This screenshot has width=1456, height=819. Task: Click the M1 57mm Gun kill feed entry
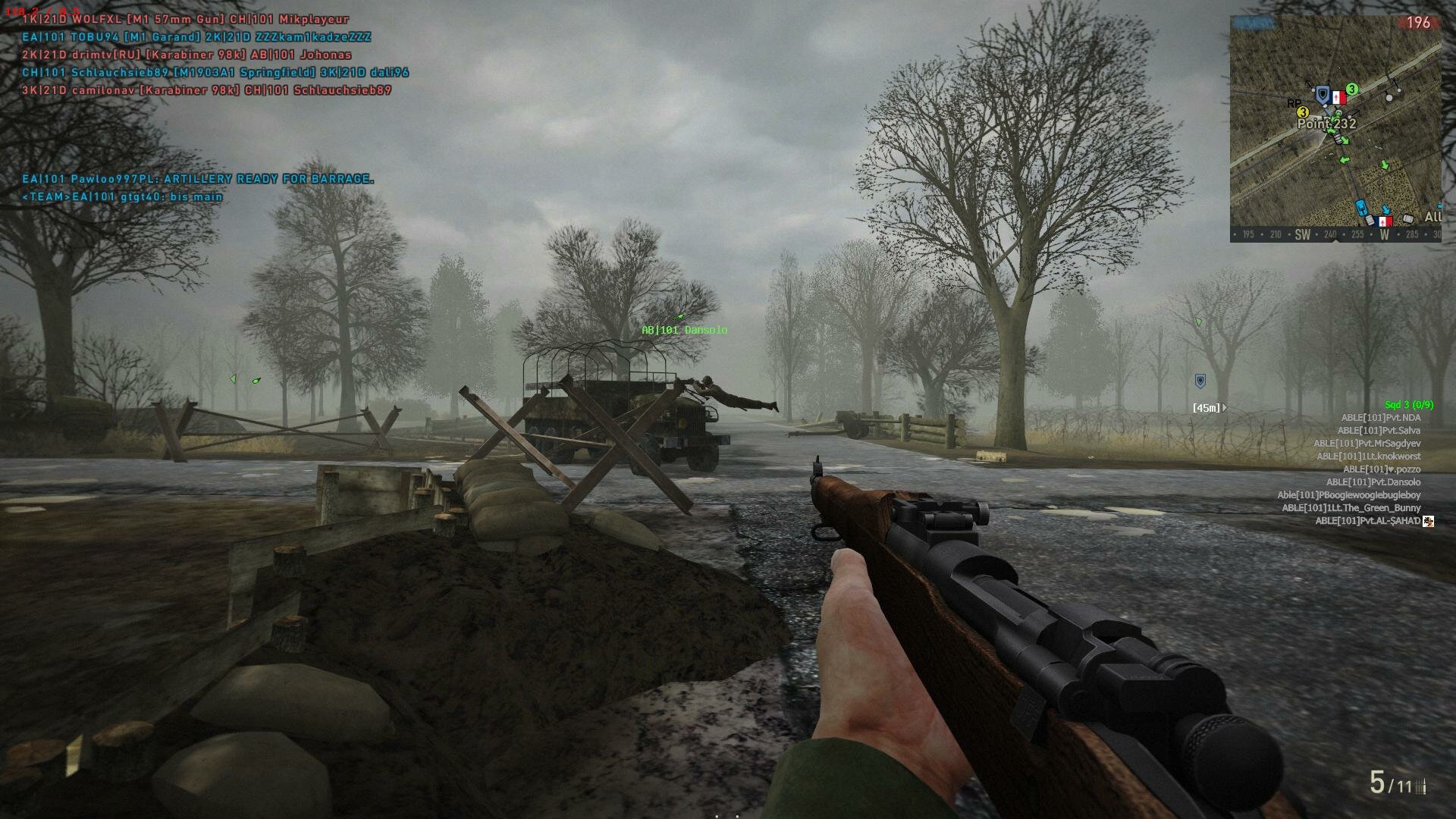185,20
